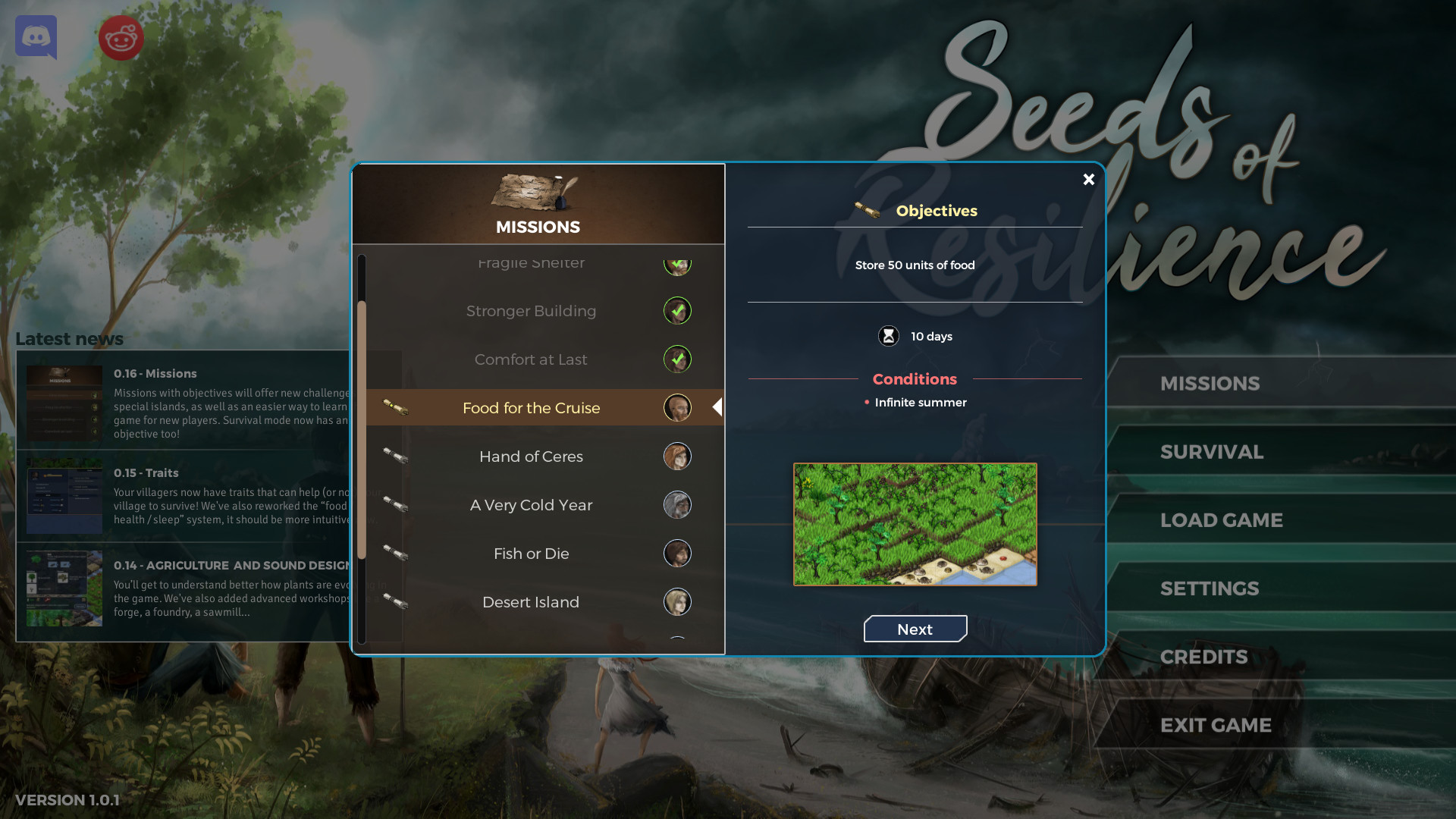Toggle the green checkmark on Comfort at Last
This screenshot has width=1456, height=819.
[x=678, y=359]
